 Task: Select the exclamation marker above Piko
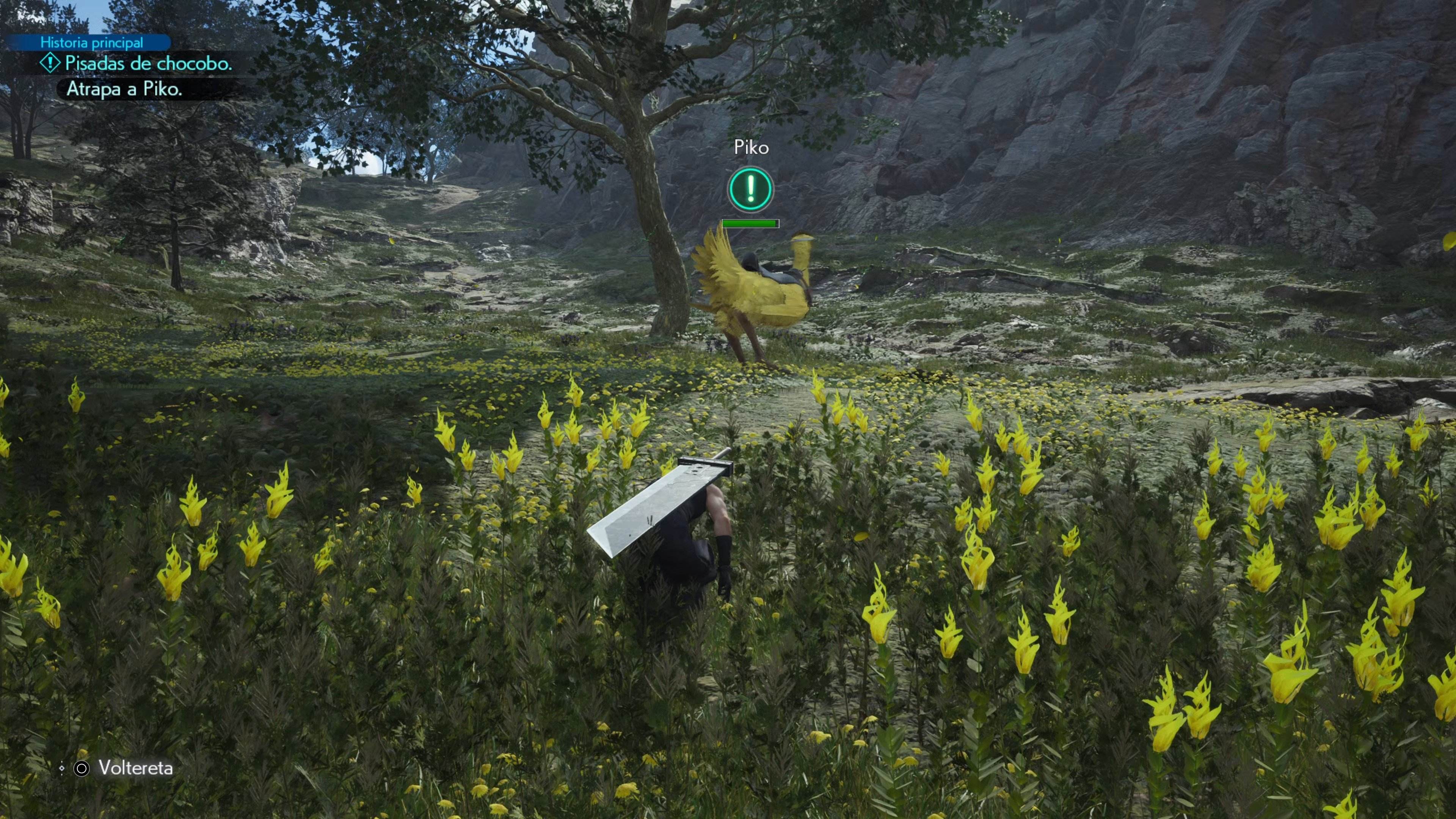pos(750,189)
